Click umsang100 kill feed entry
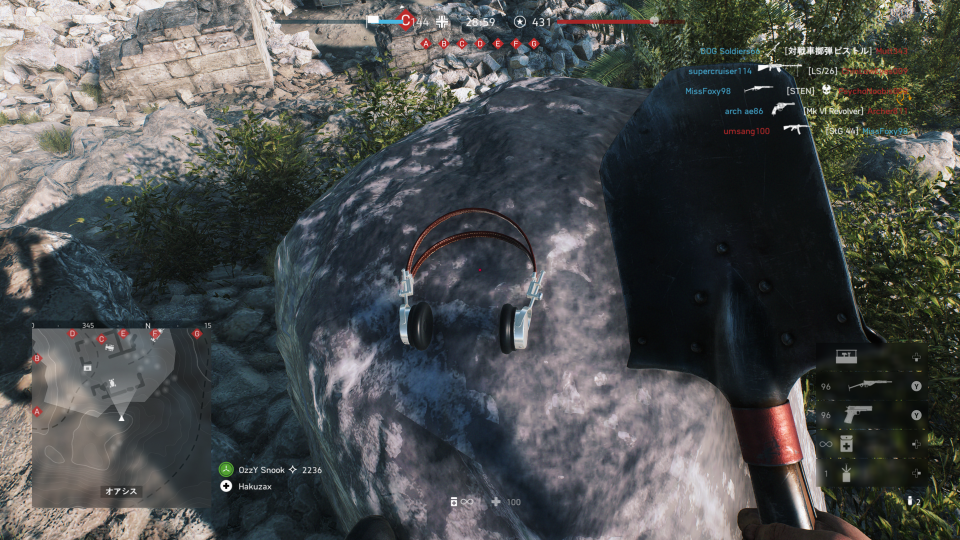 [x=747, y=131]
